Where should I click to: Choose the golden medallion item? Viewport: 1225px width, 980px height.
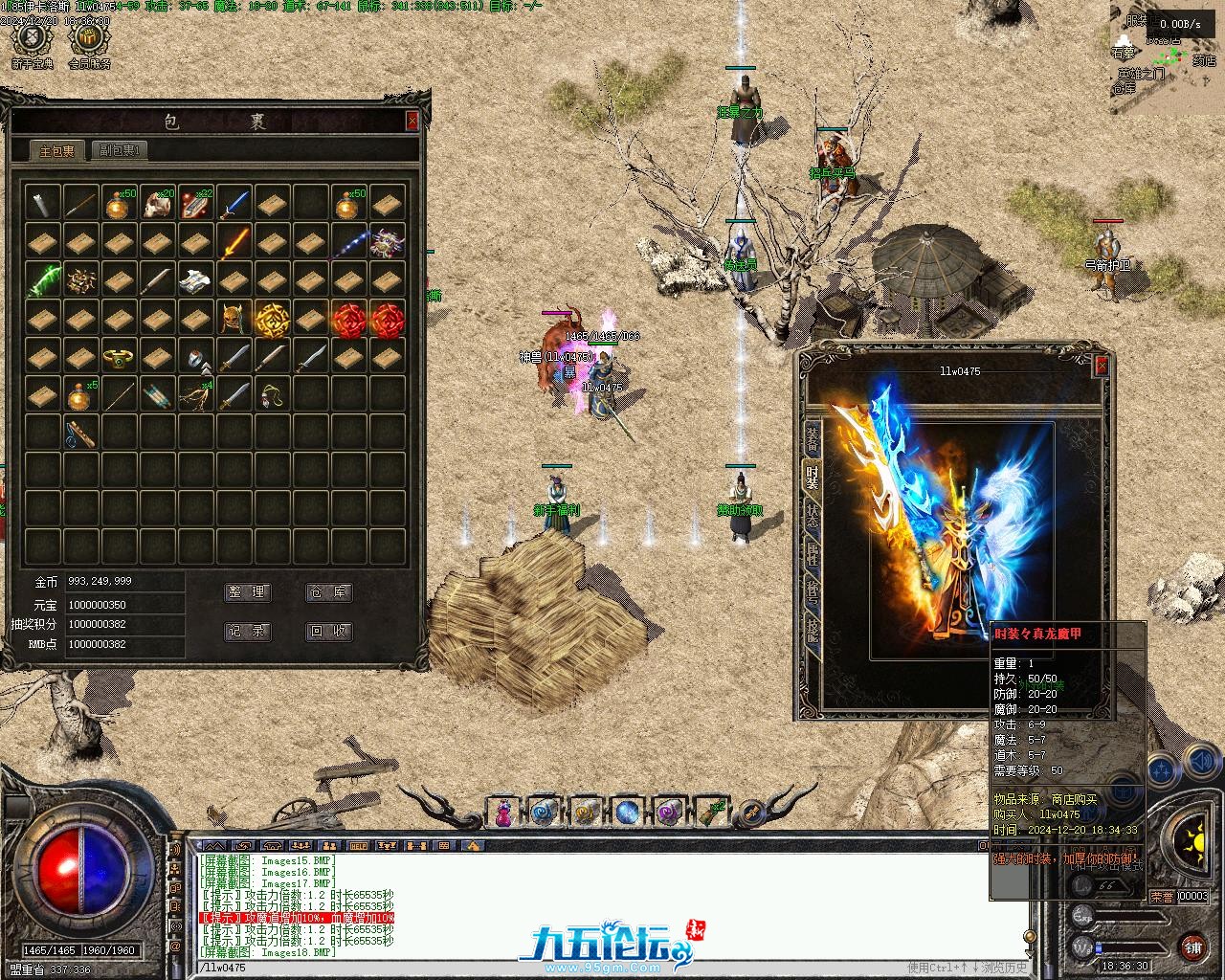[x=273, y=318]
